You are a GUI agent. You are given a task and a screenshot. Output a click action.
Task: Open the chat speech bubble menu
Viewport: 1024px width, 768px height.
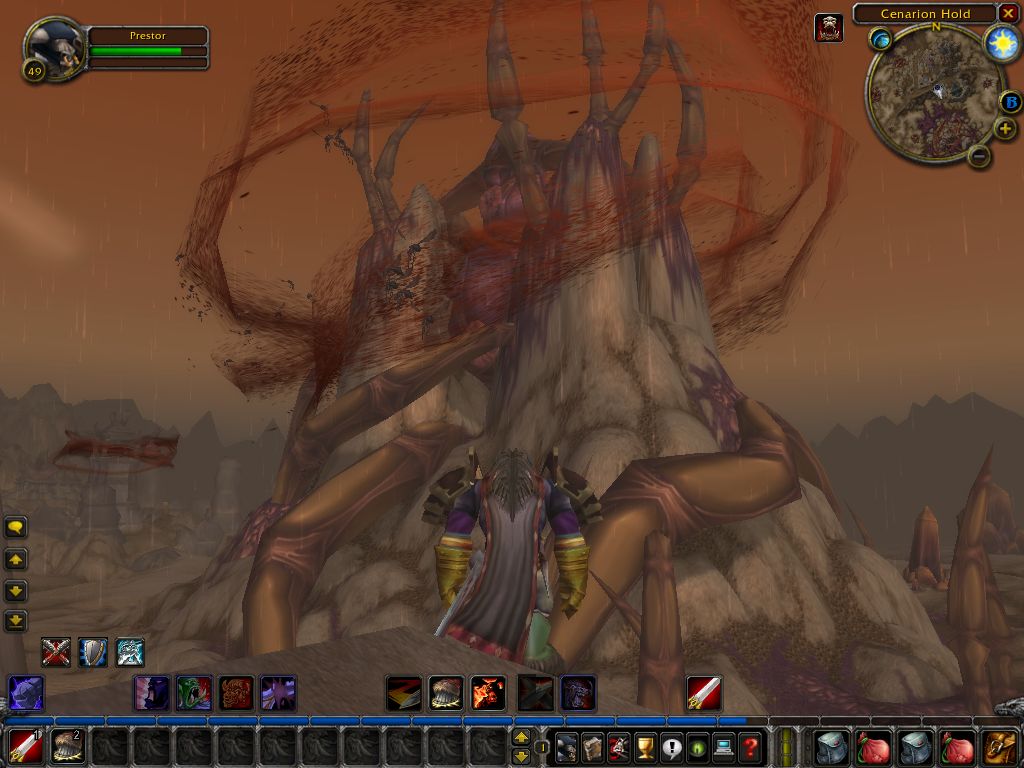(x=16, y=527)
